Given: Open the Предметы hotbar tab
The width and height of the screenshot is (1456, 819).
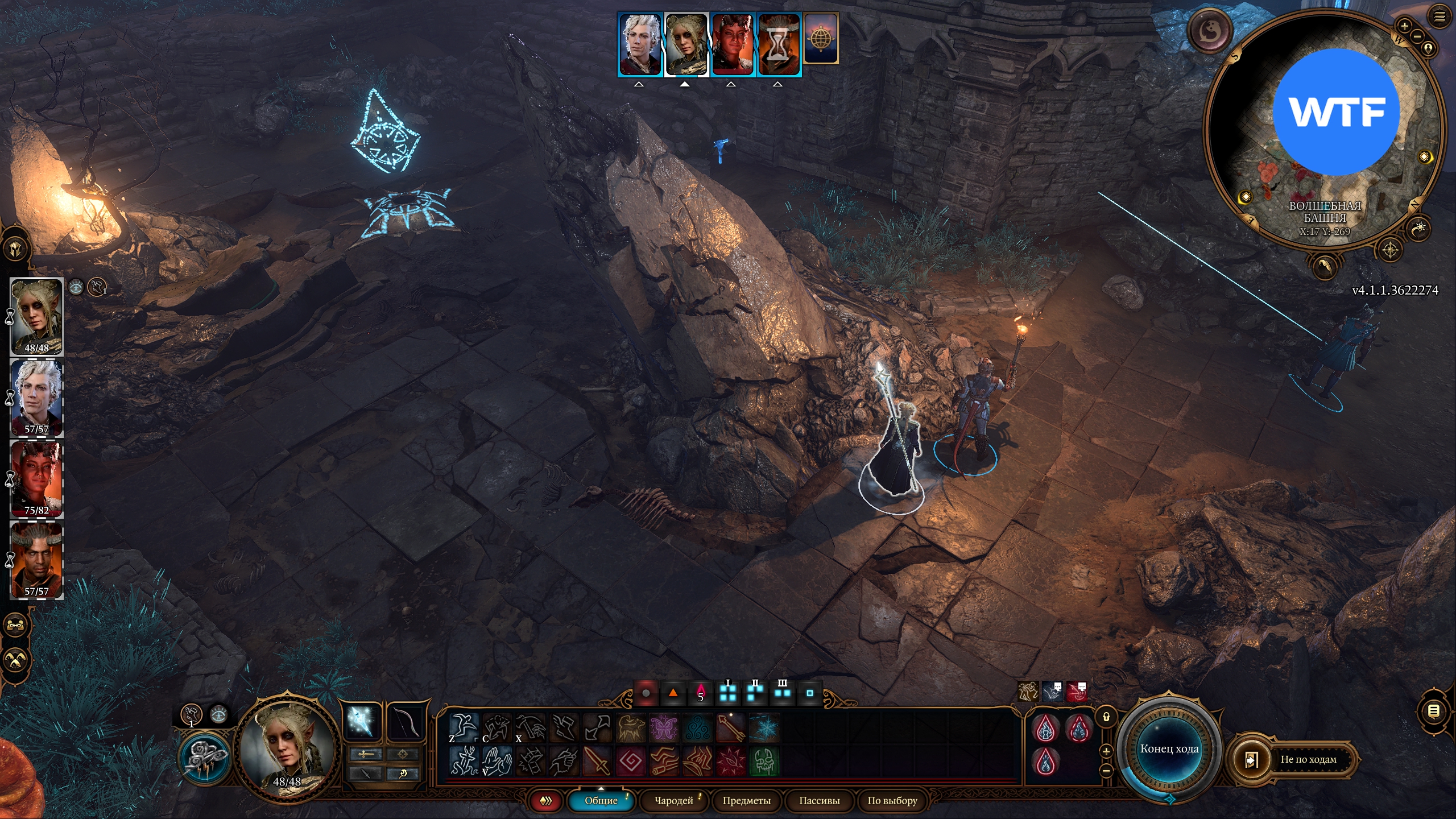Looking at the screenshot, I should (746, 800).
